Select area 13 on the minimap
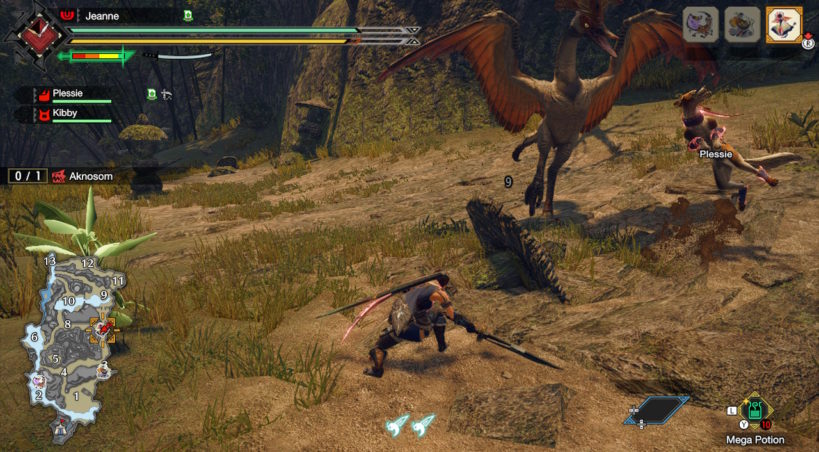This screenshot has height=452, width=819. tap(50, 260)
